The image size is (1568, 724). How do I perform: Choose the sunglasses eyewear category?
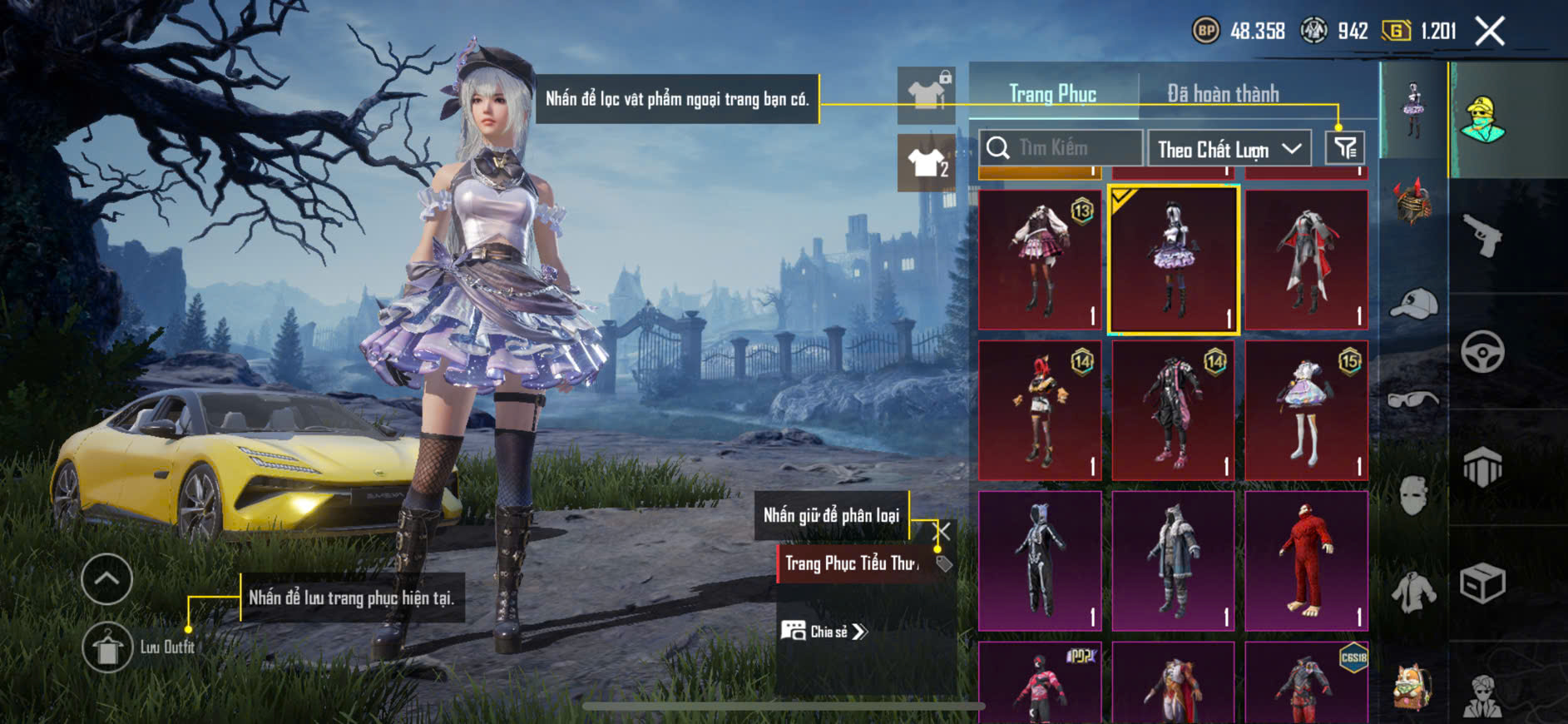click(x=1413, y=399)
